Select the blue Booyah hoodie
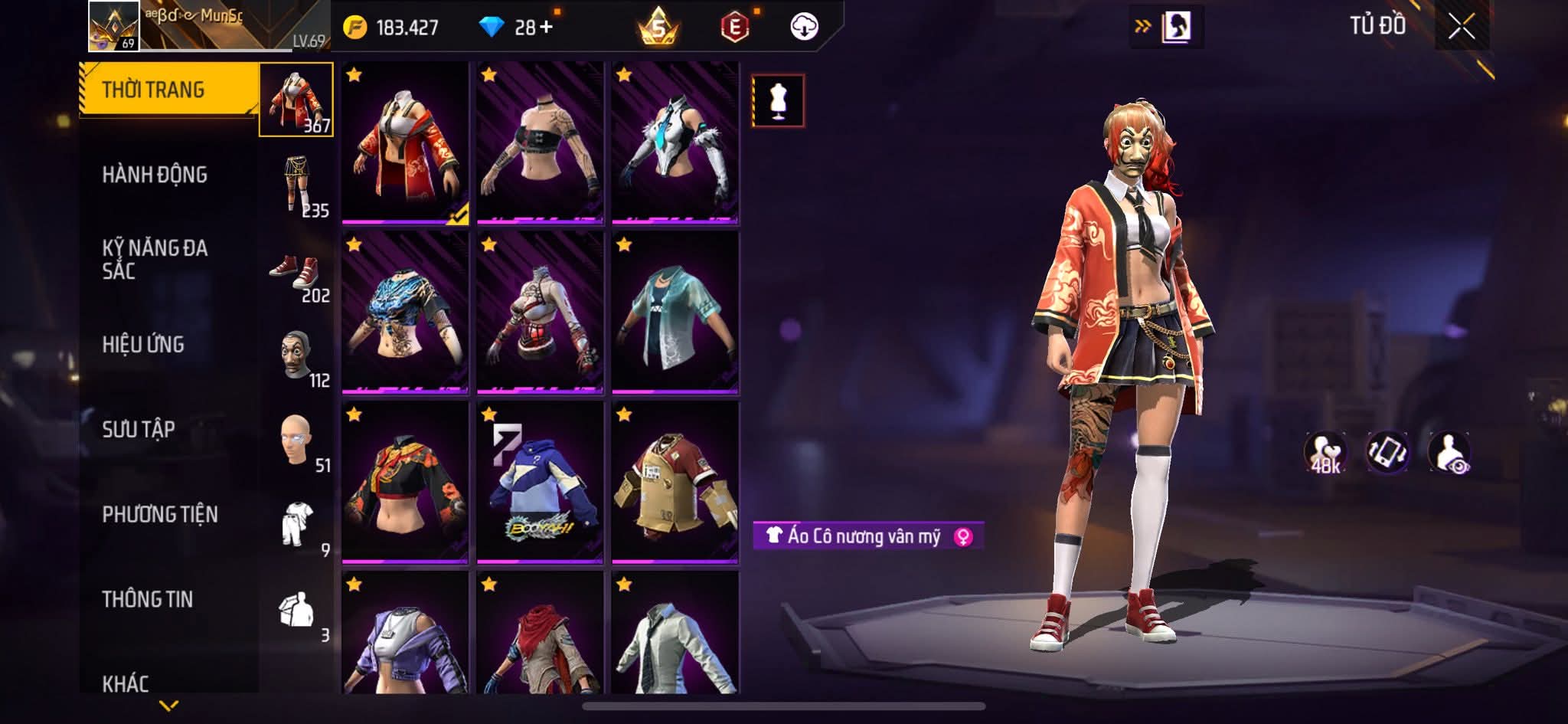 [x=540, y=483]
